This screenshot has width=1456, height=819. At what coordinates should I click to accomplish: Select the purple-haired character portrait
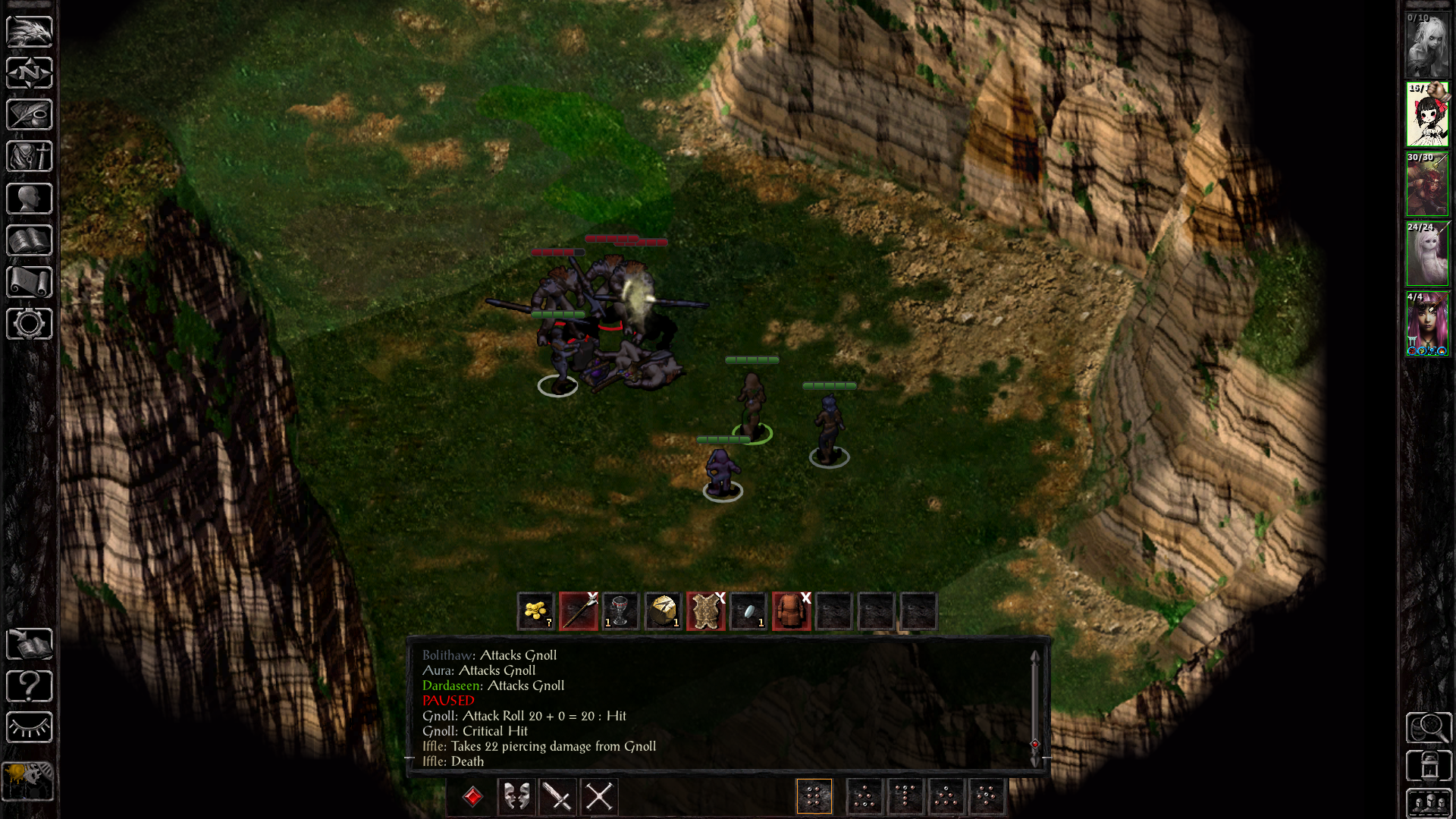(1427, 324)
